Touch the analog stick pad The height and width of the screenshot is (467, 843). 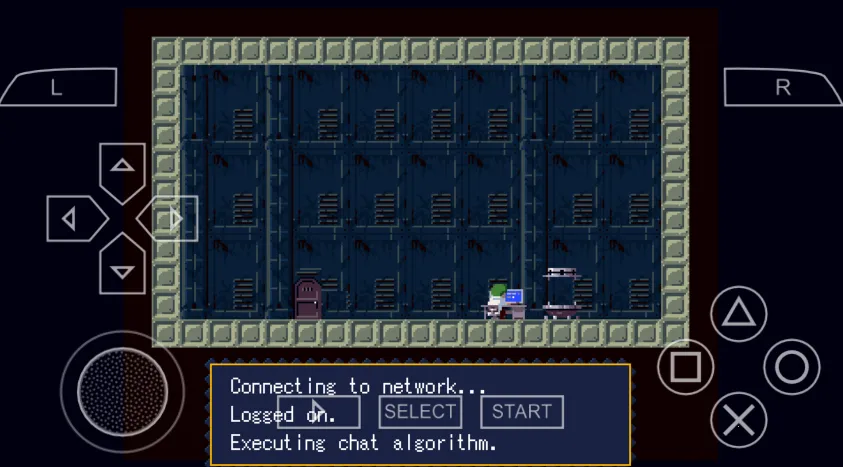pos(122,390)
